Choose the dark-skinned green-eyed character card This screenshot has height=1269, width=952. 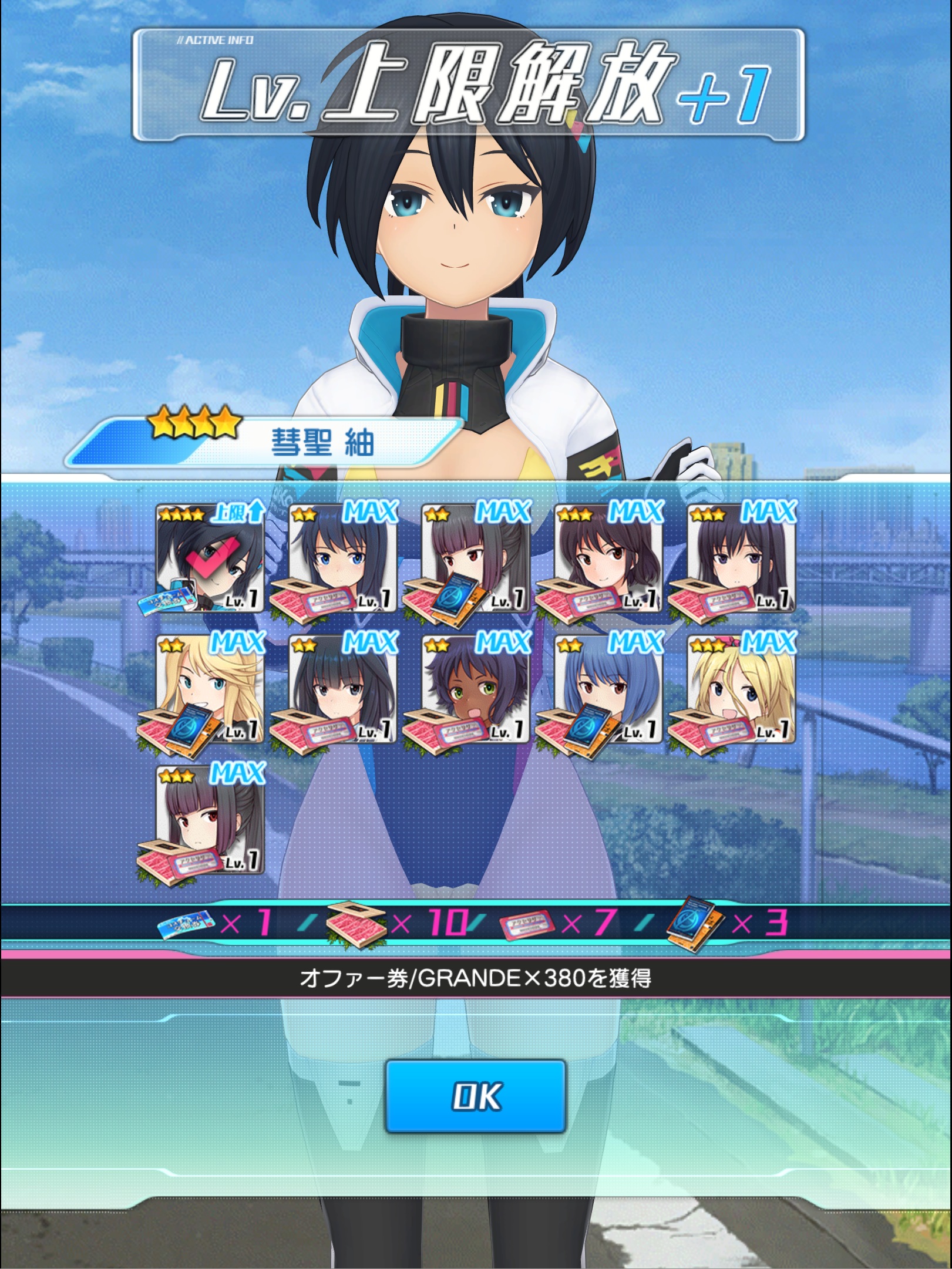475,689
